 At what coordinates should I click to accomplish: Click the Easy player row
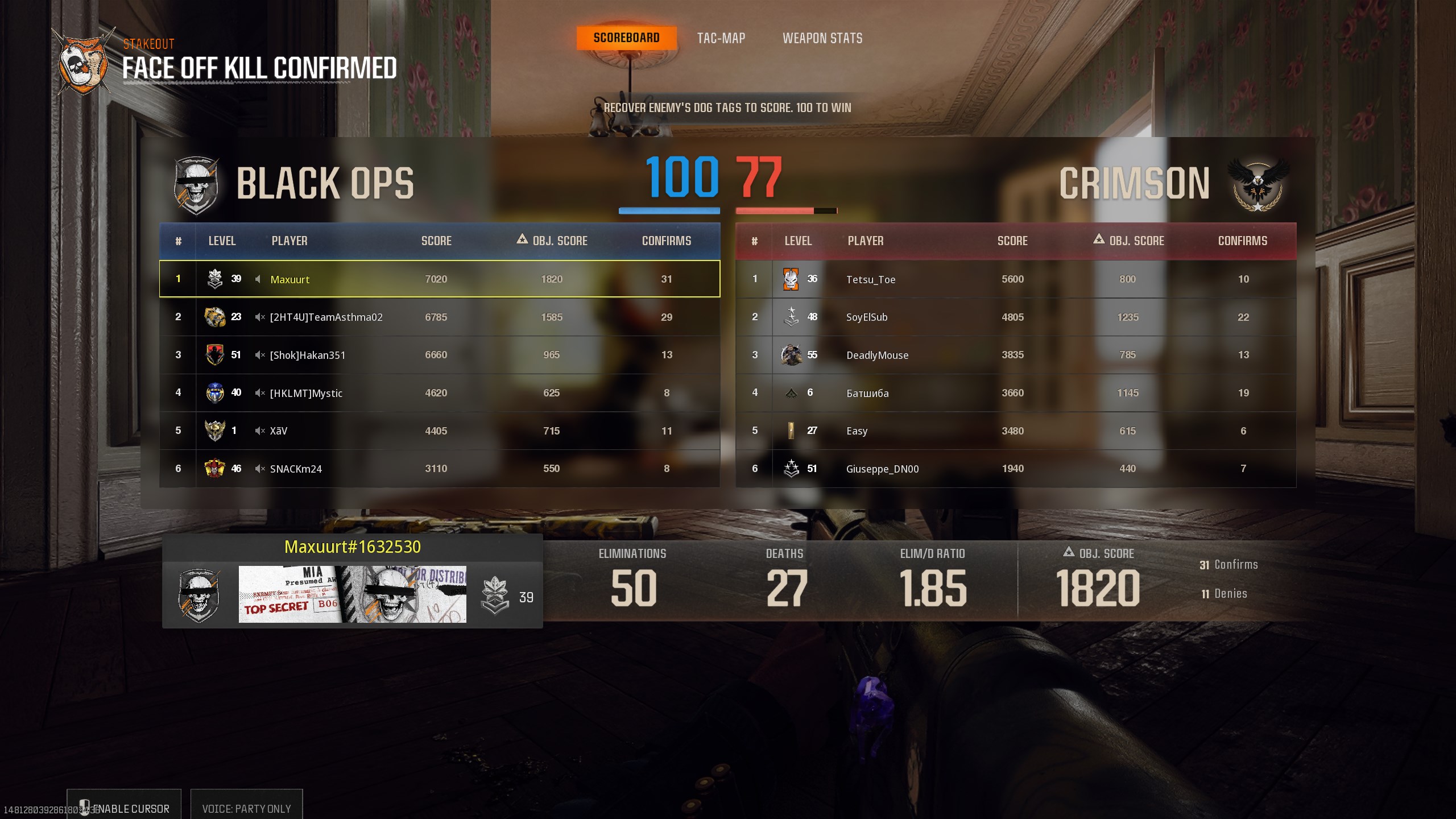tap(1016, 431)
